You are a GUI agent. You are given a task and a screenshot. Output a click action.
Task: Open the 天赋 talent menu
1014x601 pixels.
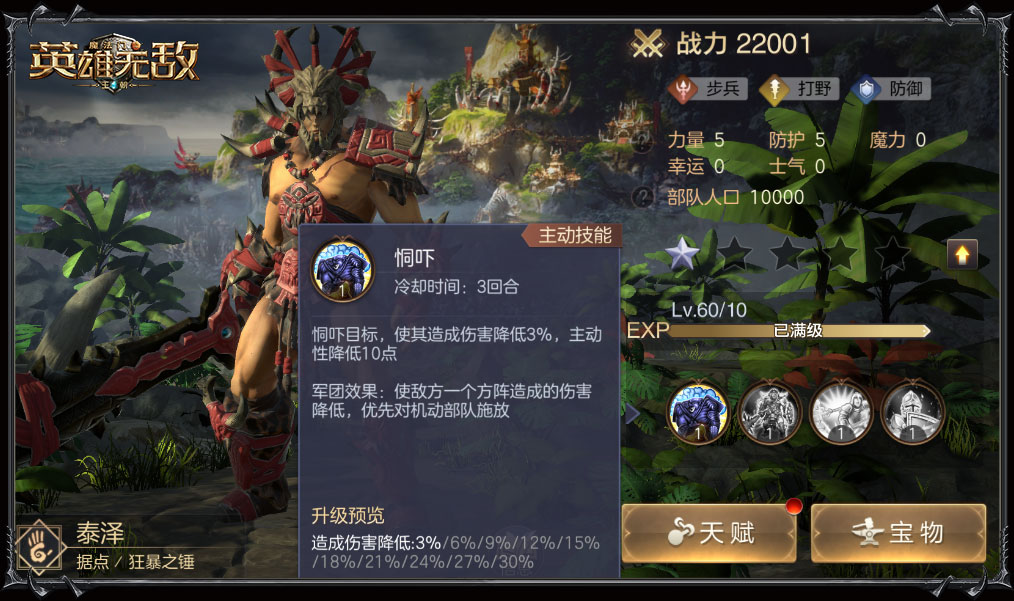(x=708, y=532)
